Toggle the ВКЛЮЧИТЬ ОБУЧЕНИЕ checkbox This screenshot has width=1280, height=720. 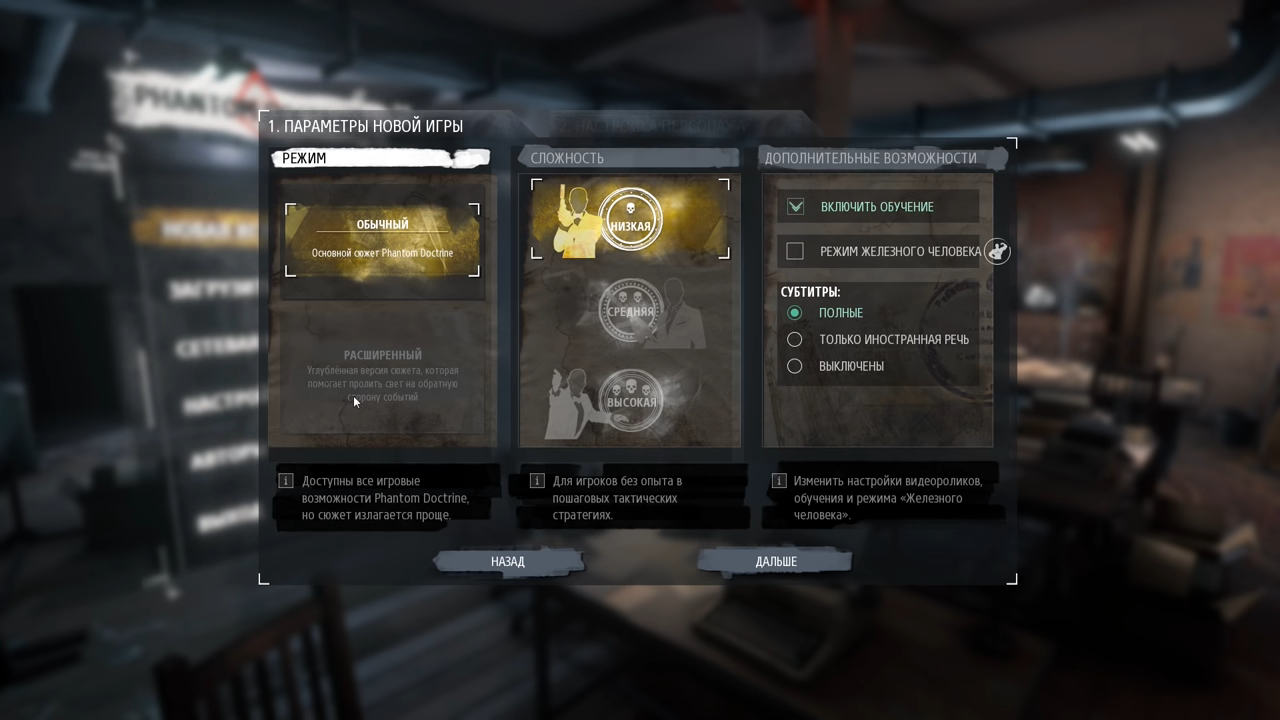[x=795, y=207]
